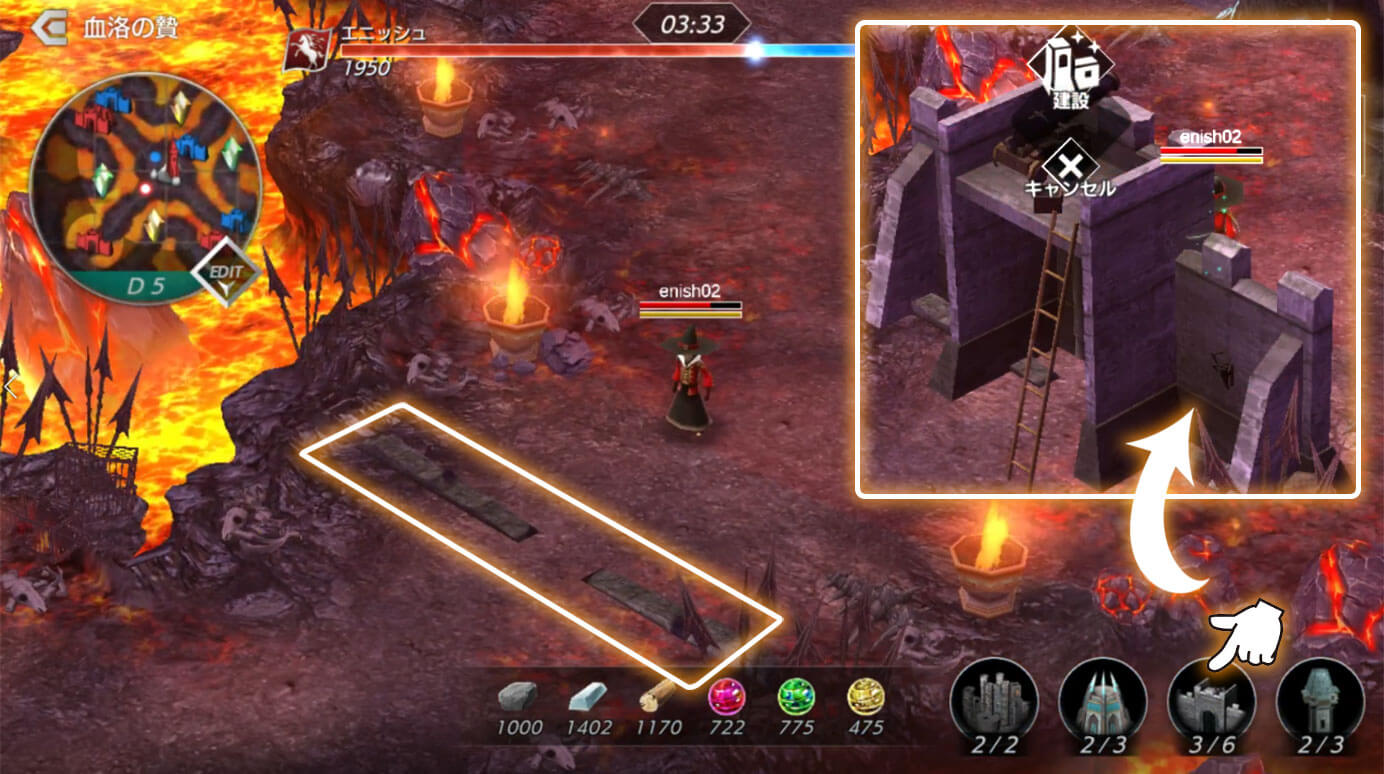Go back using the top-left arrow
The width and height of the screenshot is (1384, 774).
click(x=48, y=27)
